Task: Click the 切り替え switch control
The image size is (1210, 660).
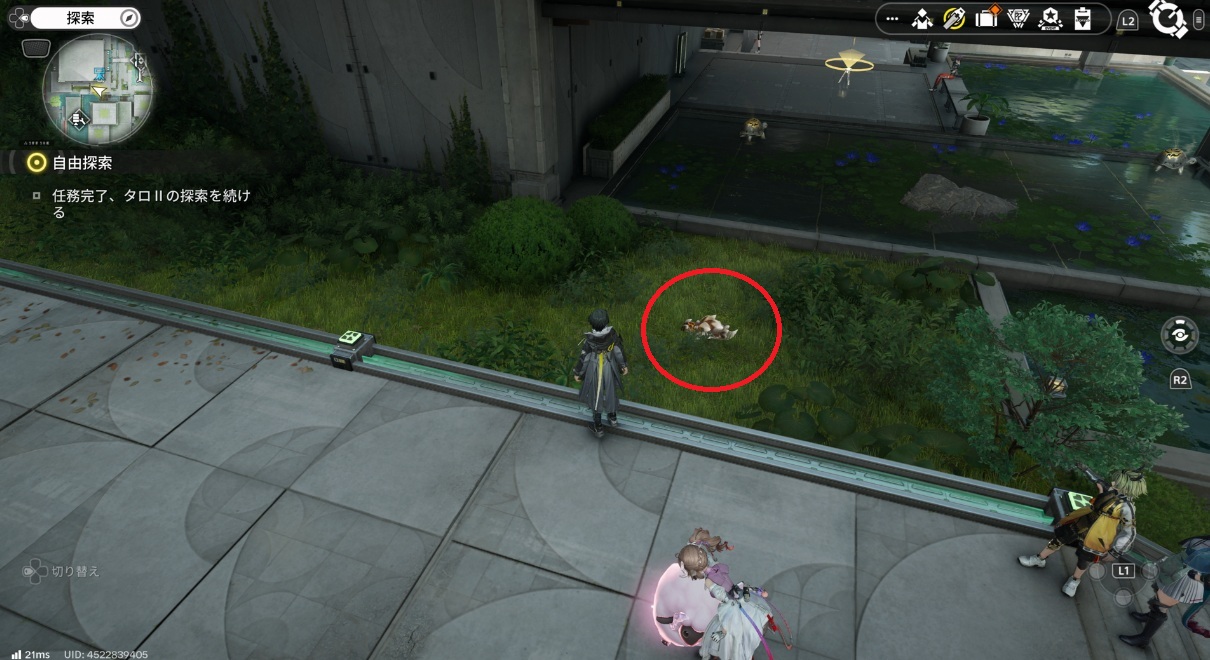Action: pyautogui.click(x=62, y=572)
